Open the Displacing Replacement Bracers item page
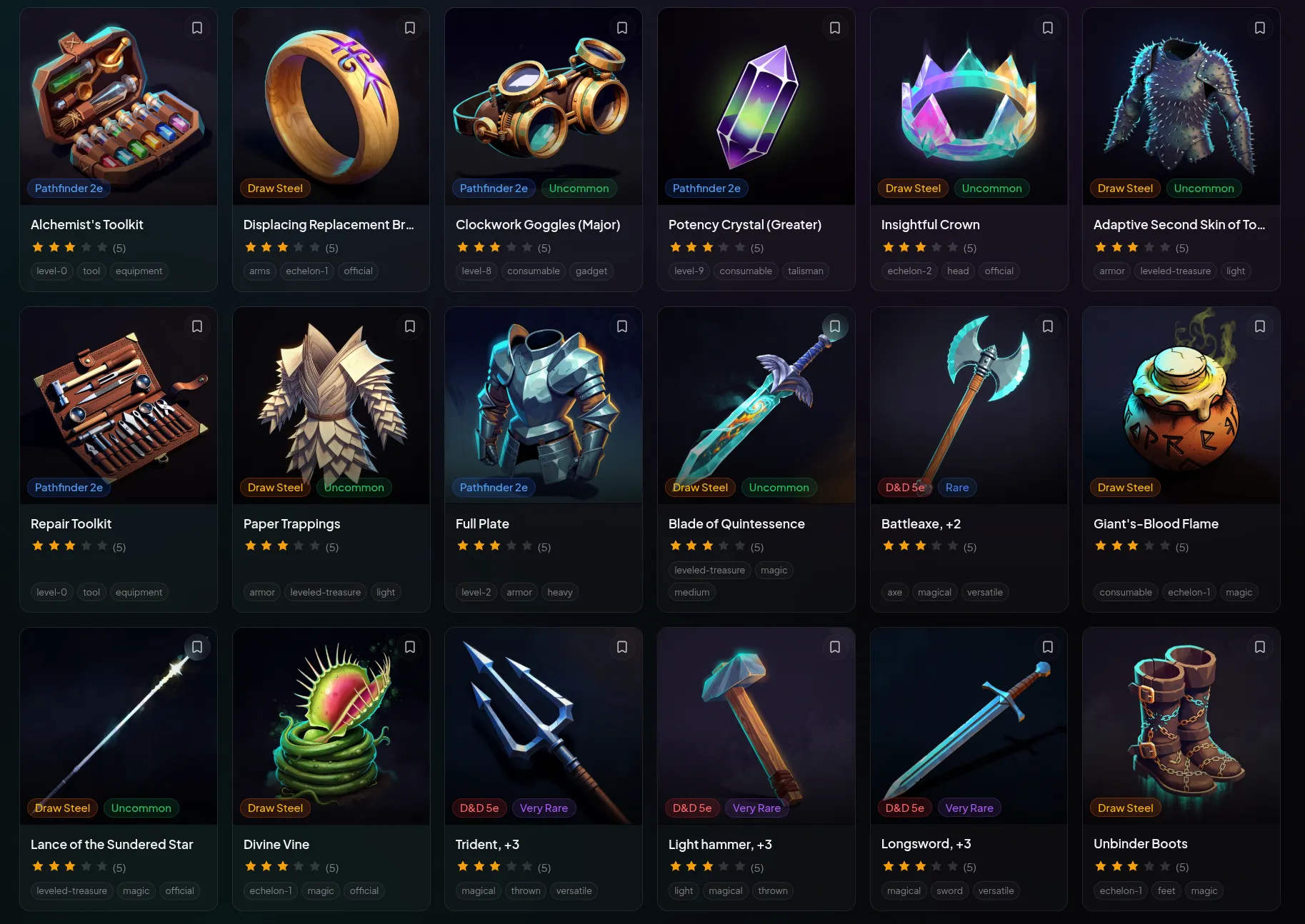The width and height of the screenshot is (1305, 924). [x=329, y=224]
